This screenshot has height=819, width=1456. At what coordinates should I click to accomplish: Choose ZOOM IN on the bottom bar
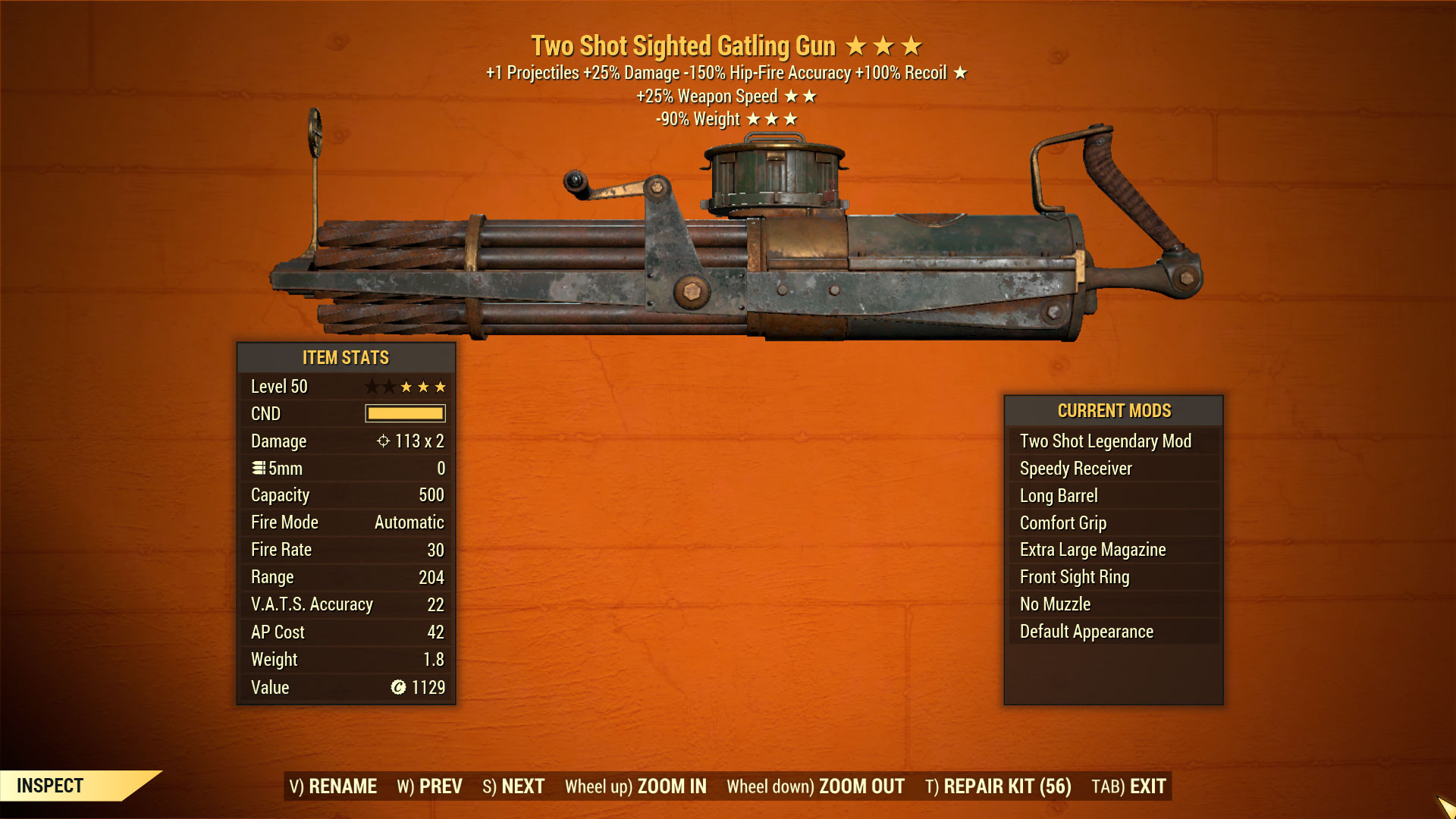point(635,786)
